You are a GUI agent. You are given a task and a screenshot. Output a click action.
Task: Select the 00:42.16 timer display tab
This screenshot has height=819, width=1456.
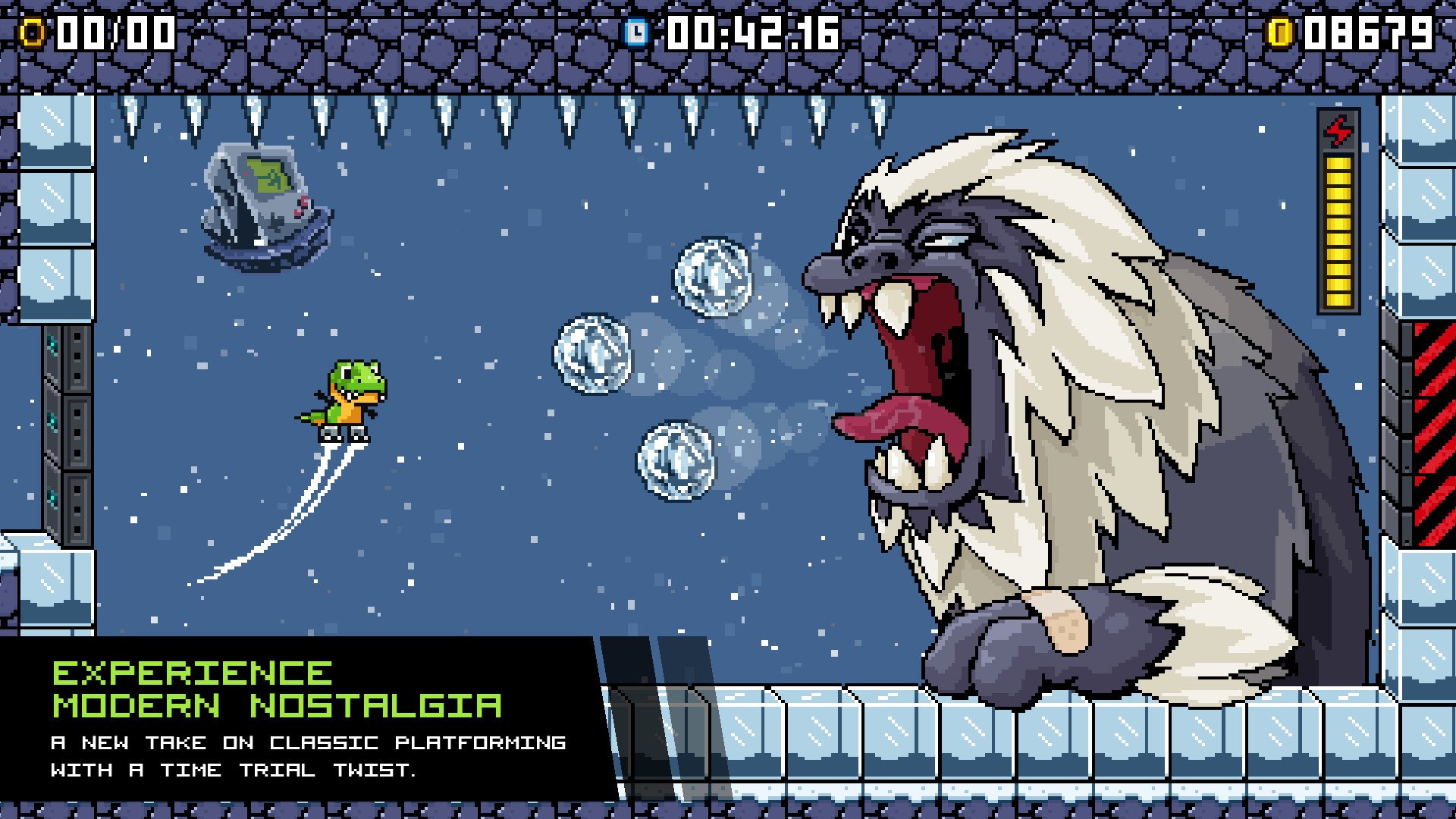[751, 32]
